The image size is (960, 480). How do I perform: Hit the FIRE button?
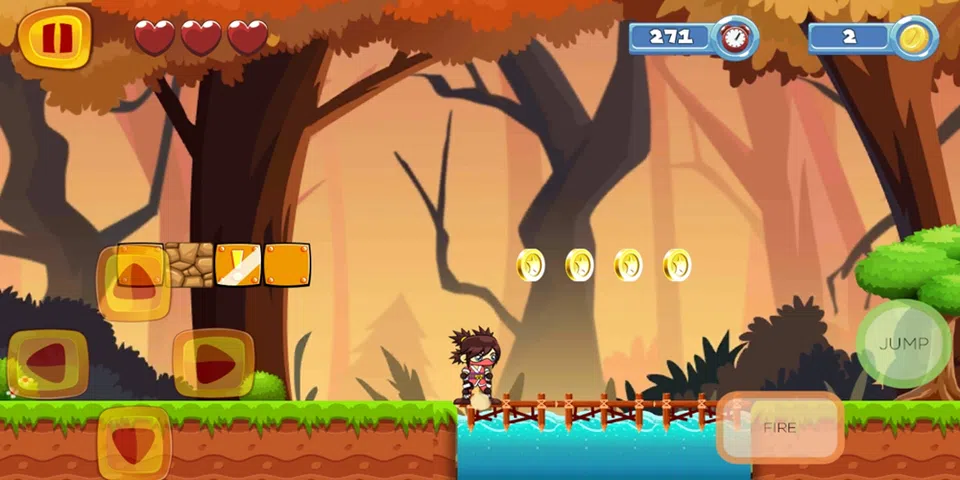(x=780, y=427)
